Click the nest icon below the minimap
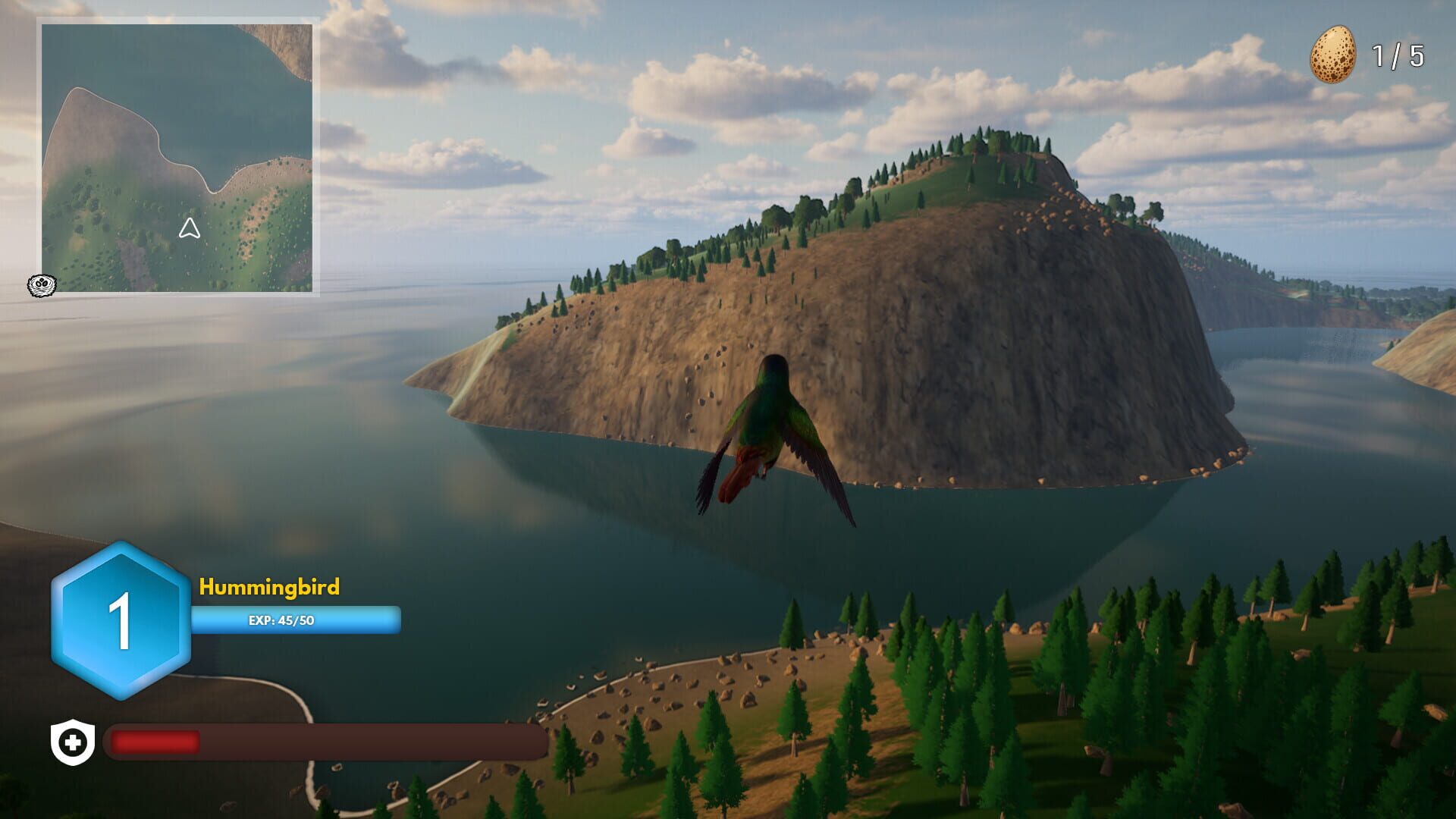Image resolution: width=1456 pixels, height=819 pixels. coord(43,287)
